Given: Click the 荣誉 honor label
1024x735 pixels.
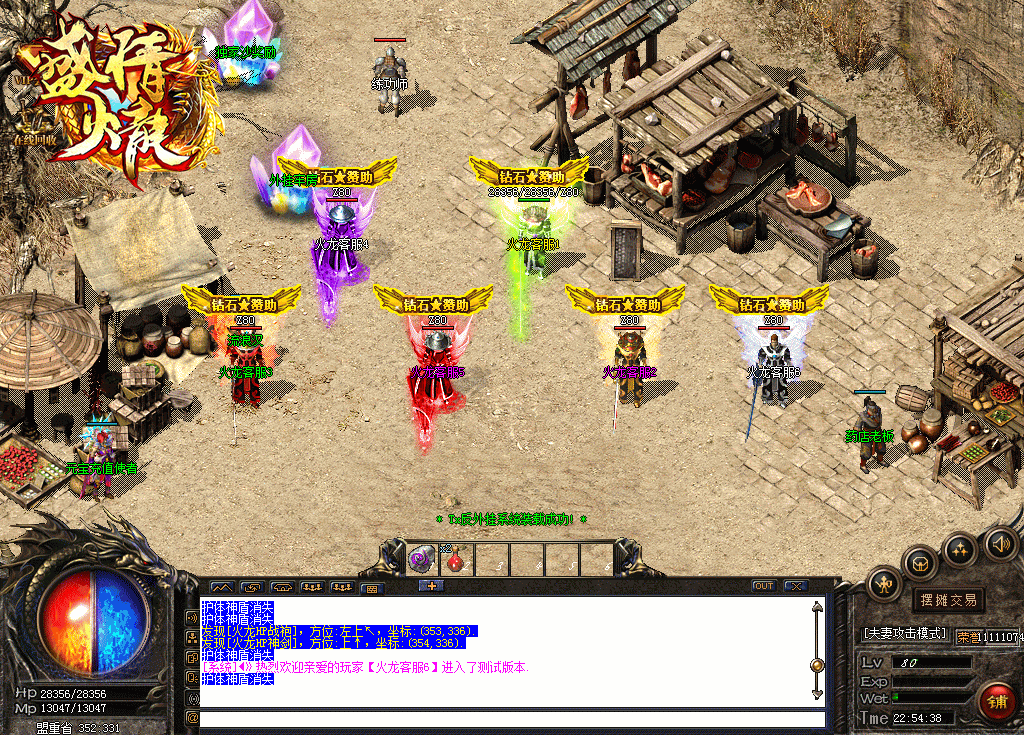Looking at the screenshot, I should point(967,636).
